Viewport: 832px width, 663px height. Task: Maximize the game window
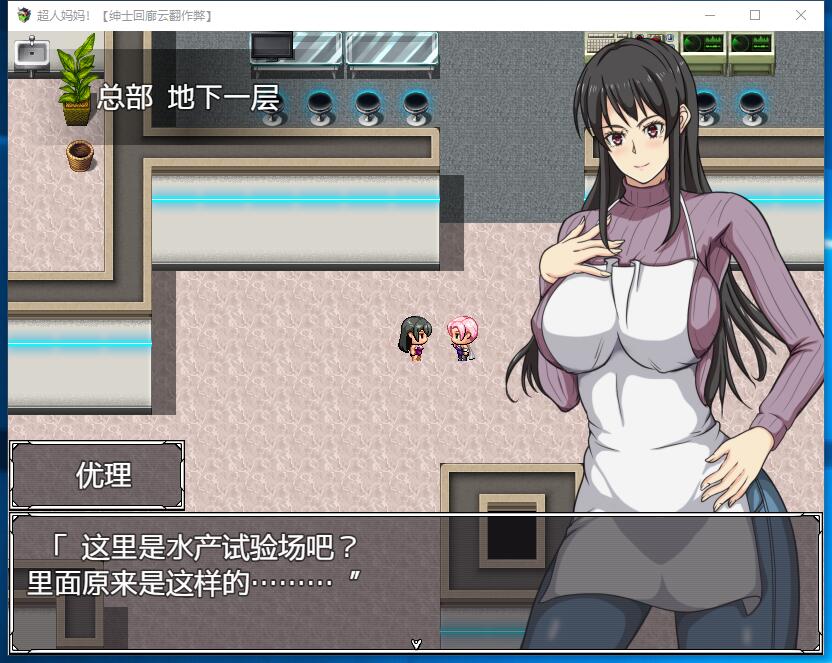pos(755,15)
